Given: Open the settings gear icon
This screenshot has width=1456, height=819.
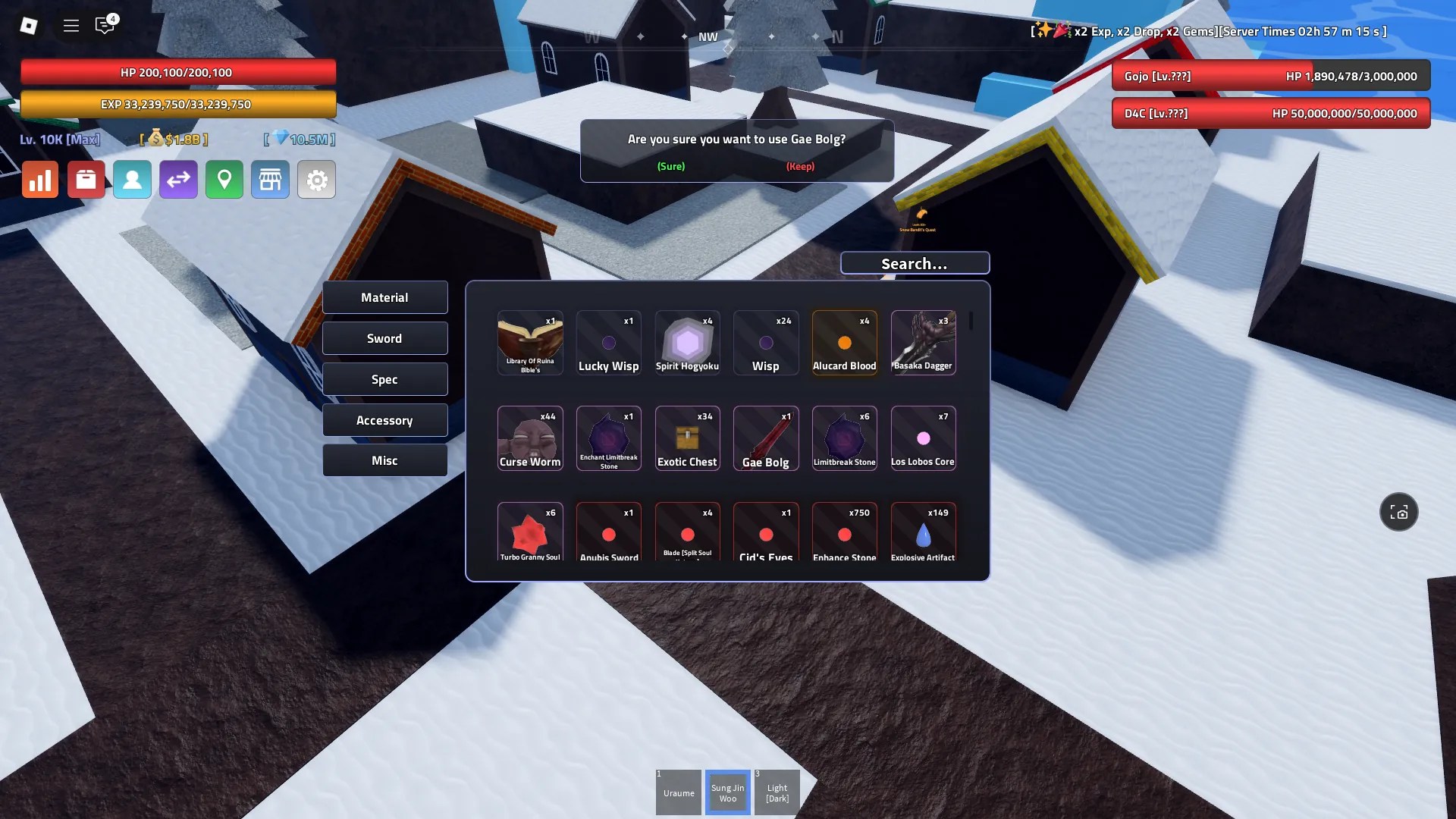Looking at the screenshot, I should [317, 180].
